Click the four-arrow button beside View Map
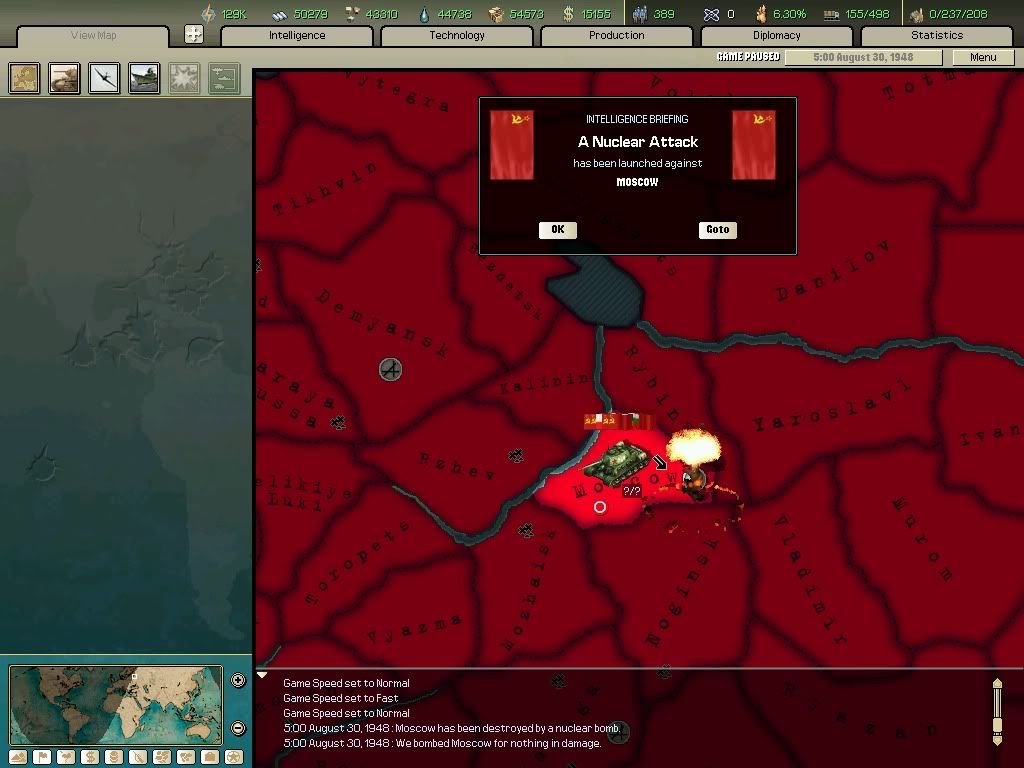Image resolution: width=1024 pixels, height=768 pixels. [194, 34]
